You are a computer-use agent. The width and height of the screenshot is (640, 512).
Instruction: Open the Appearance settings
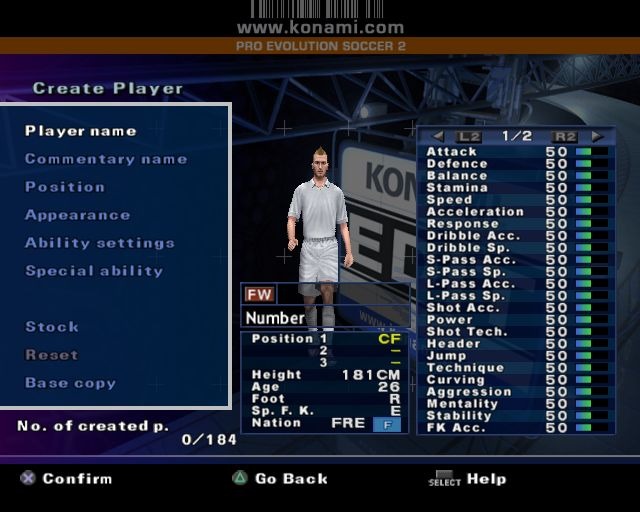pyautogui.click(x=77, y=215)
